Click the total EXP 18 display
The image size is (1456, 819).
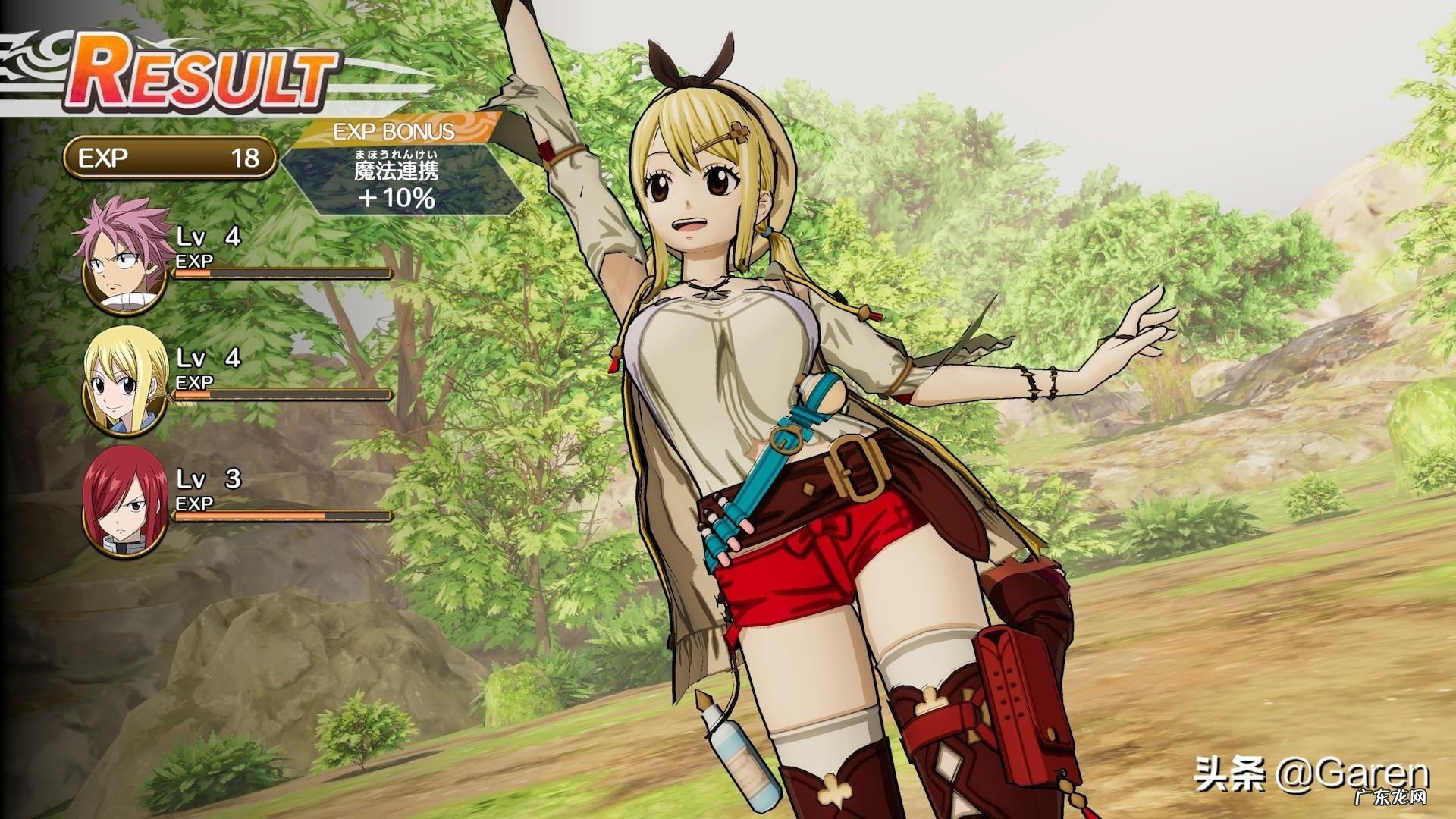[x=171, y=158]
